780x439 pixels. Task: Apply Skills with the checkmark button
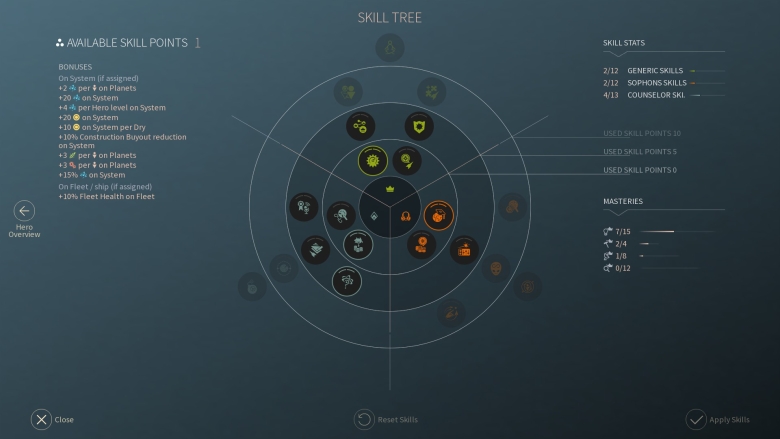pyautogui.click(x=696, y=419)
